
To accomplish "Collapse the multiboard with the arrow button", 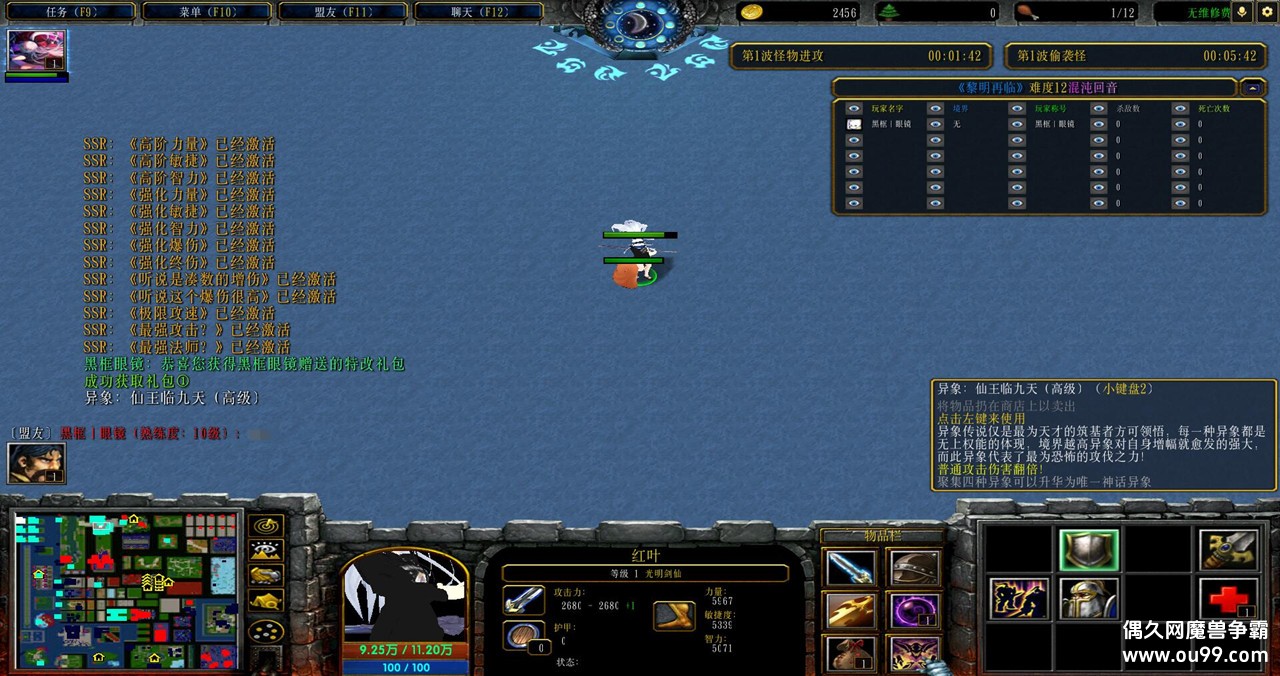I will click(1252, 87).
